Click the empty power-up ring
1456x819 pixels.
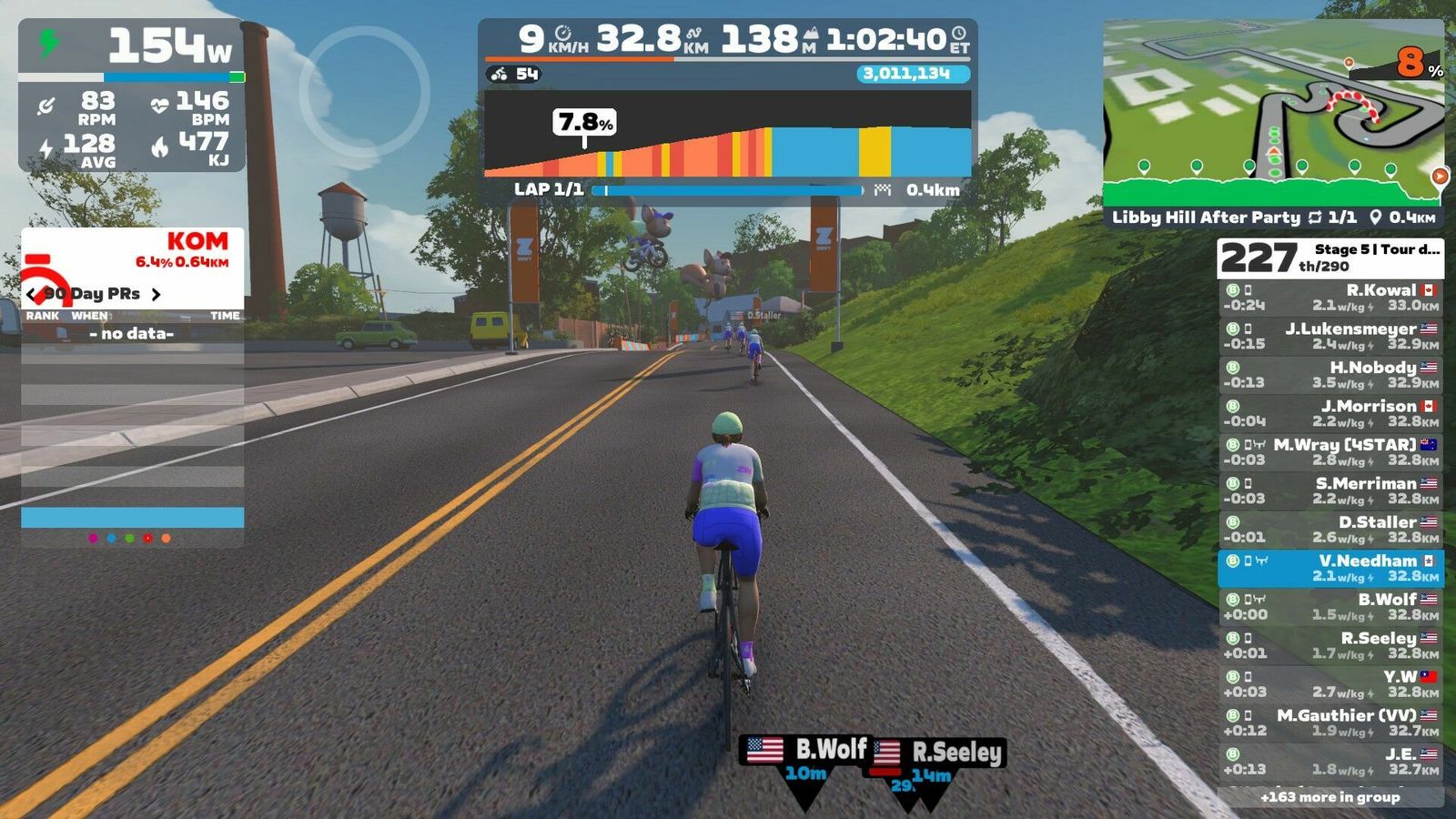coord(364,91)
